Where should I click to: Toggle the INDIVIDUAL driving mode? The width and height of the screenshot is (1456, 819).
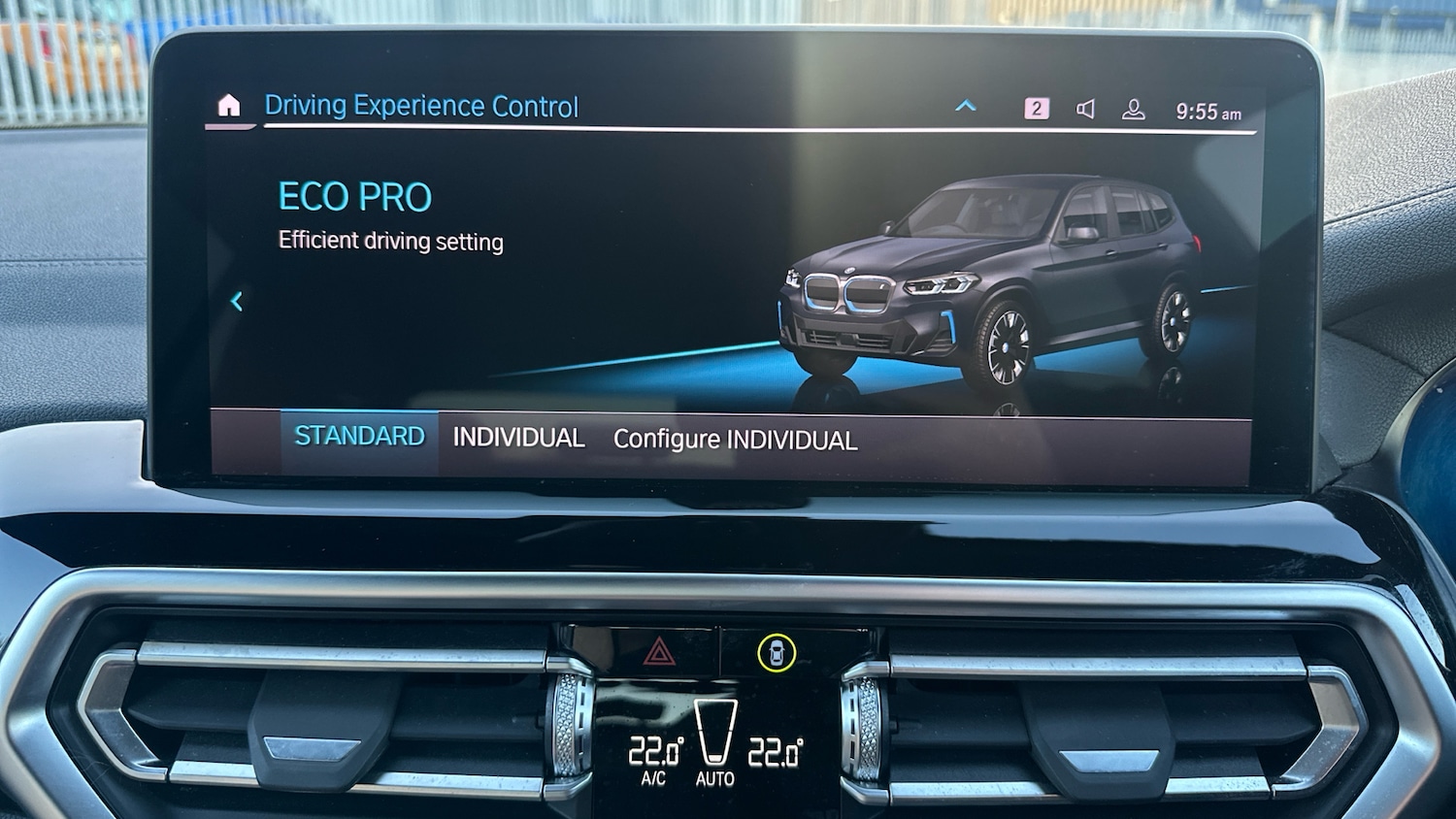517,438
